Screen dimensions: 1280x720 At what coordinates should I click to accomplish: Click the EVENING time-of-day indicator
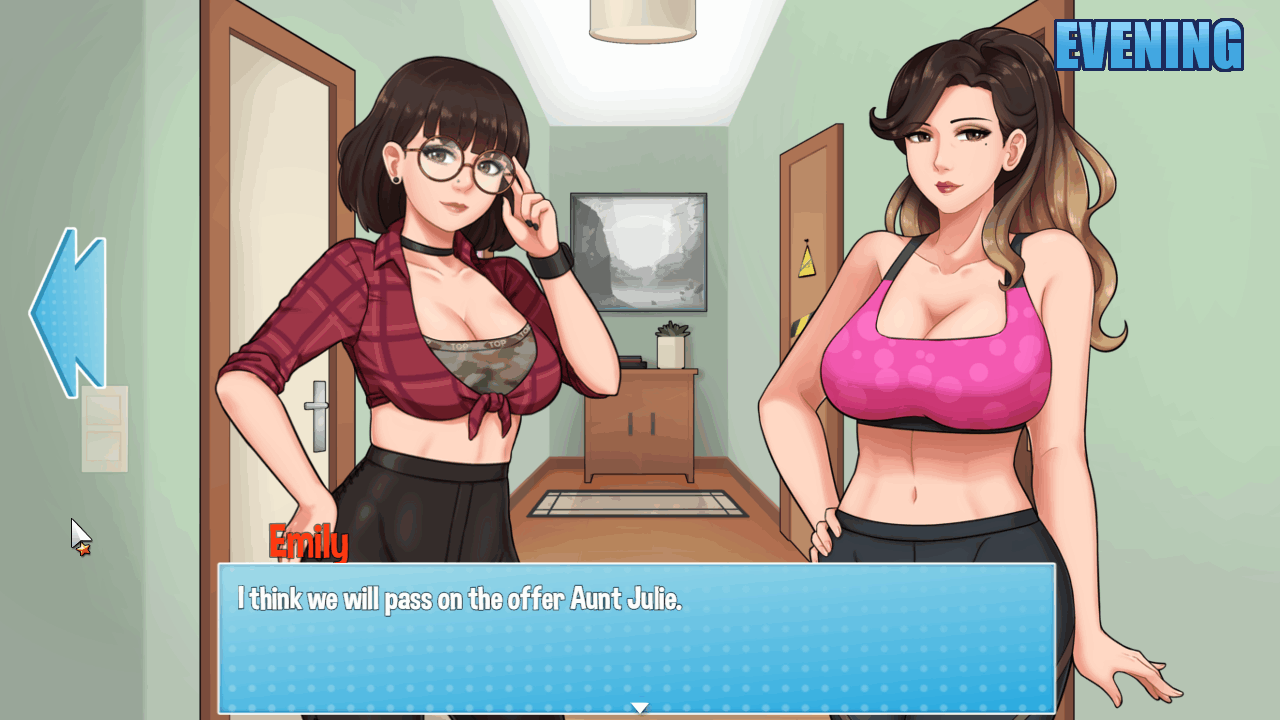[x=1148, y=44]
